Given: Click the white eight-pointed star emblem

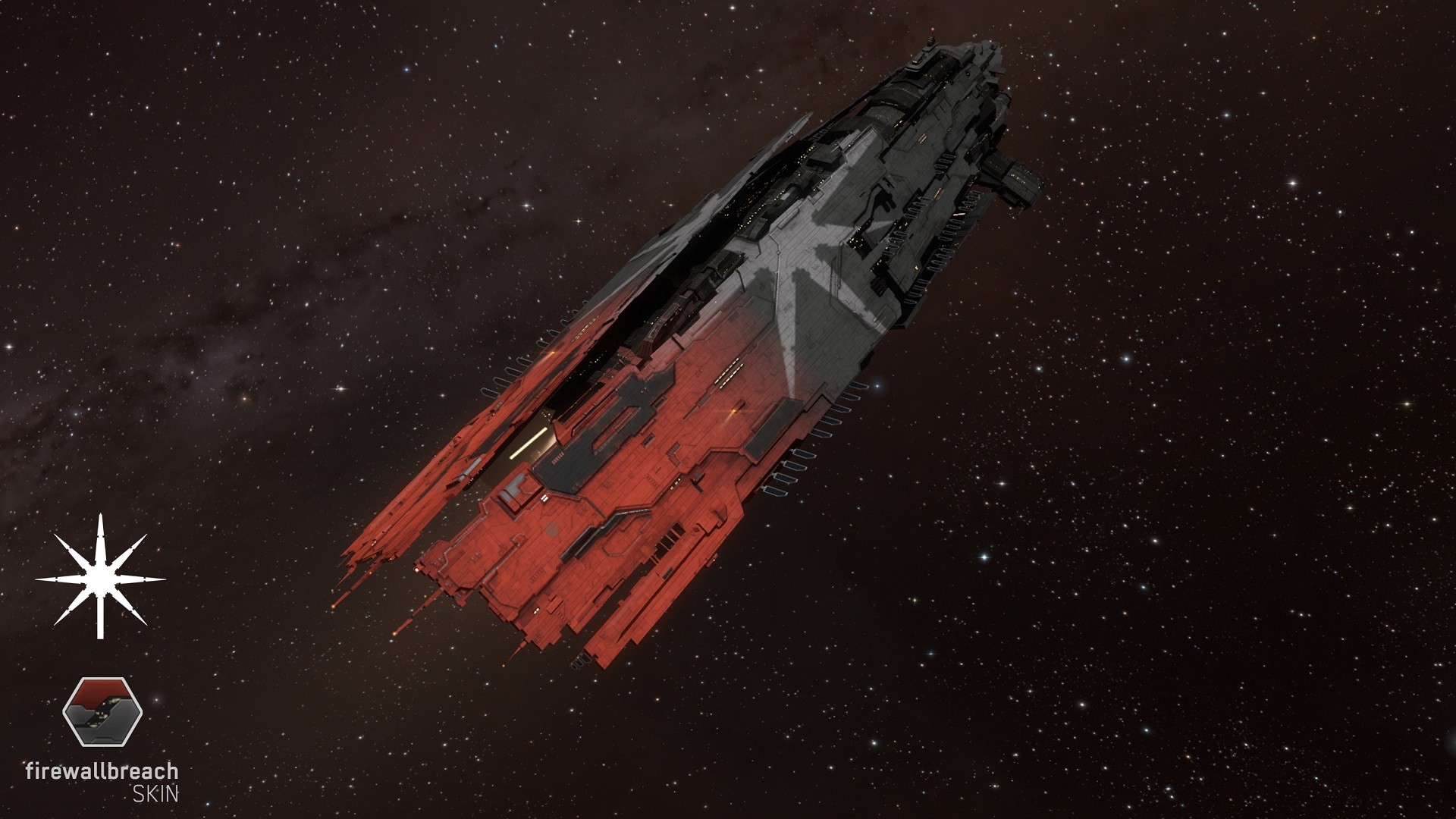Looking at the screenshot, I should 101,579.
